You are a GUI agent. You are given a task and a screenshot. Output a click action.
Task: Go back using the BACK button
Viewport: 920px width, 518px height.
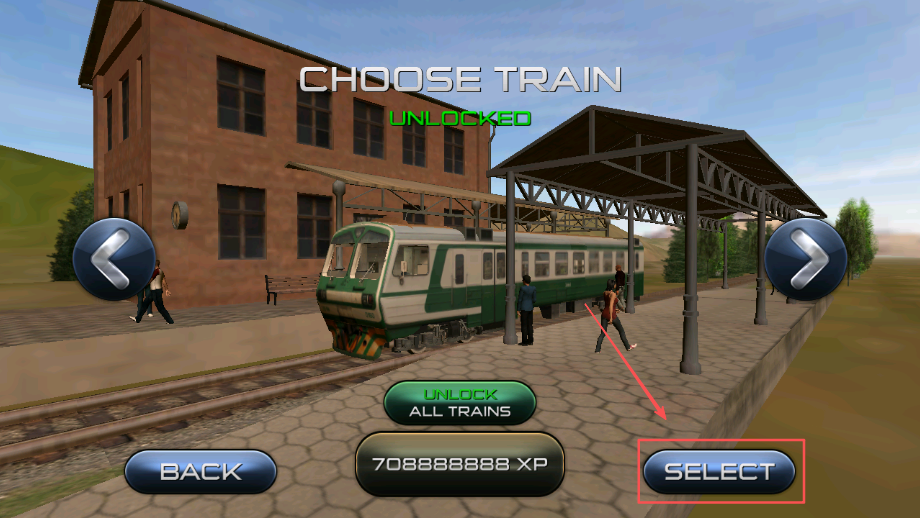click(201, 471)
